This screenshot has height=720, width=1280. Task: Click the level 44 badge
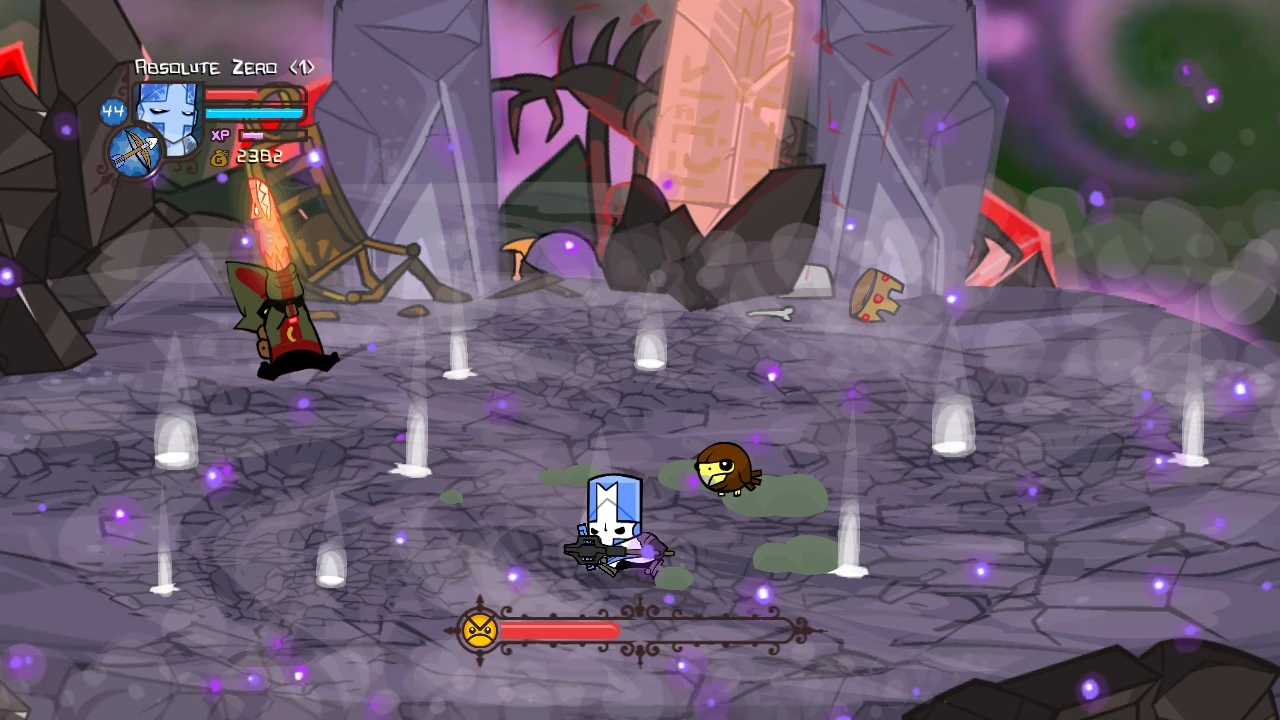pyautogui.click(x=111, y=110)
